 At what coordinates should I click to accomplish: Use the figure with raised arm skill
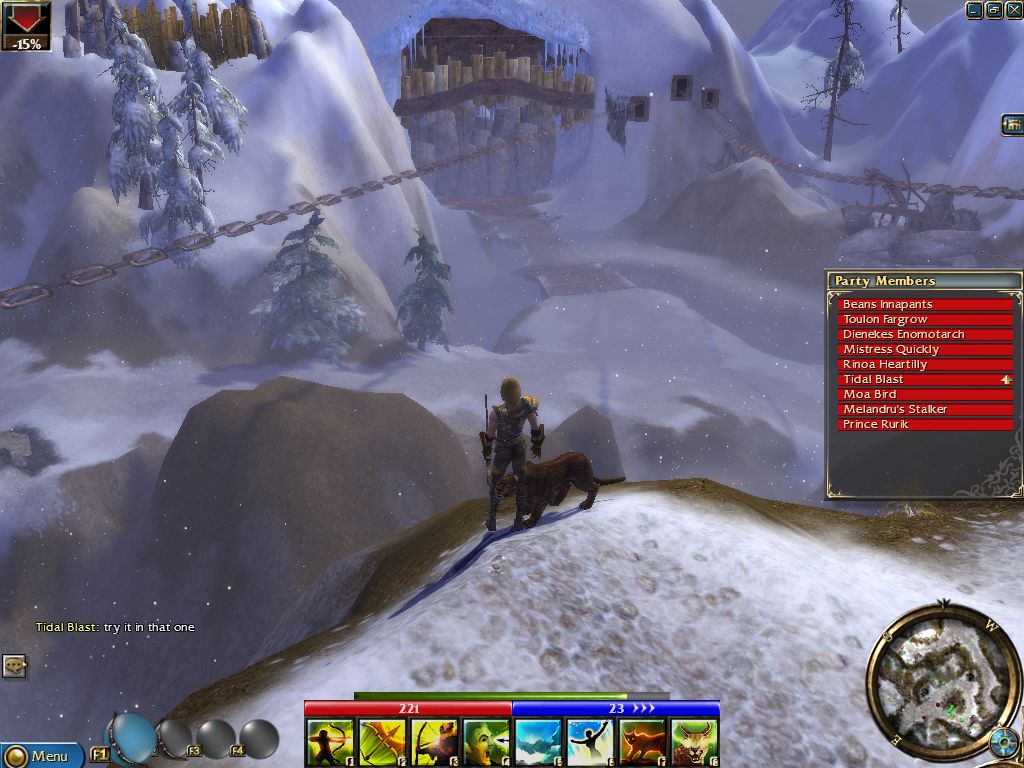tap(590, 743)
